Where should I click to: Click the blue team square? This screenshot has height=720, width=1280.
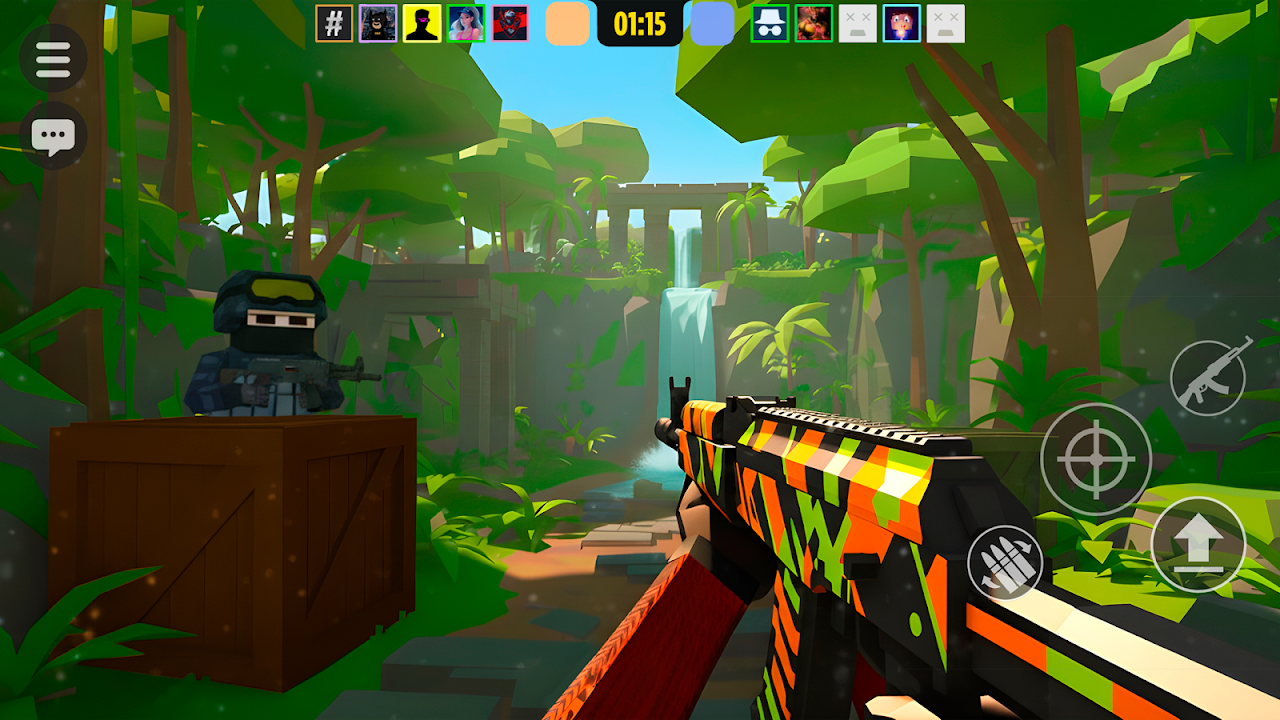pyautogui.click(x=712, y=23)
